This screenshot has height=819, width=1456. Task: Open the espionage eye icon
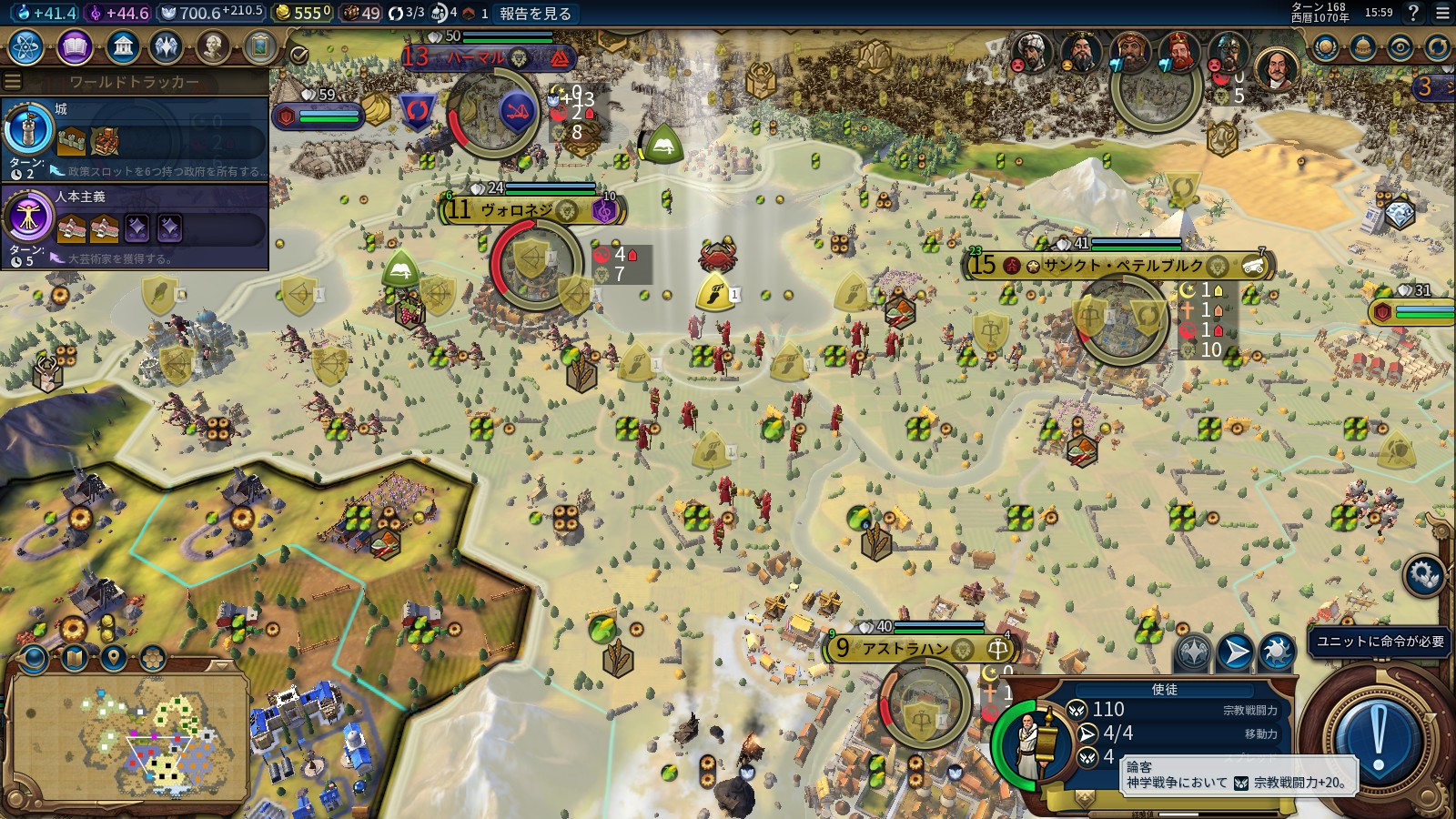(1400, 47)
